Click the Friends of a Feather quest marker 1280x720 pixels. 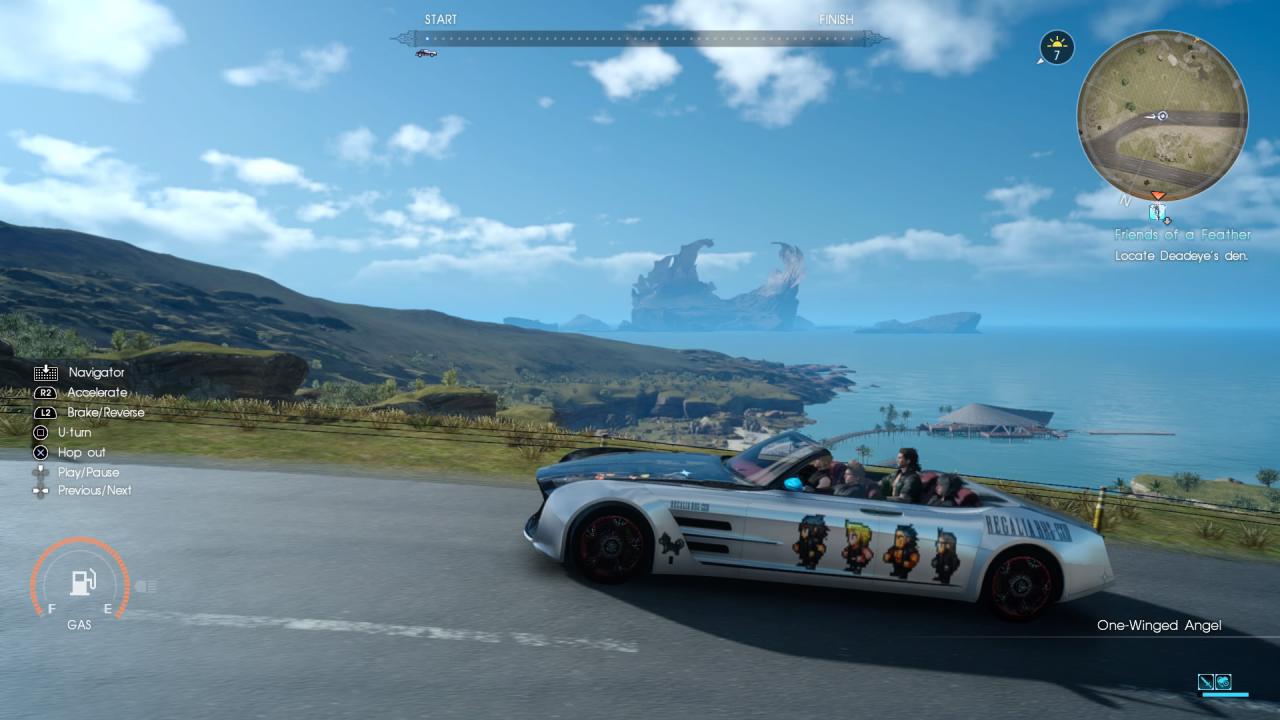1158,213
